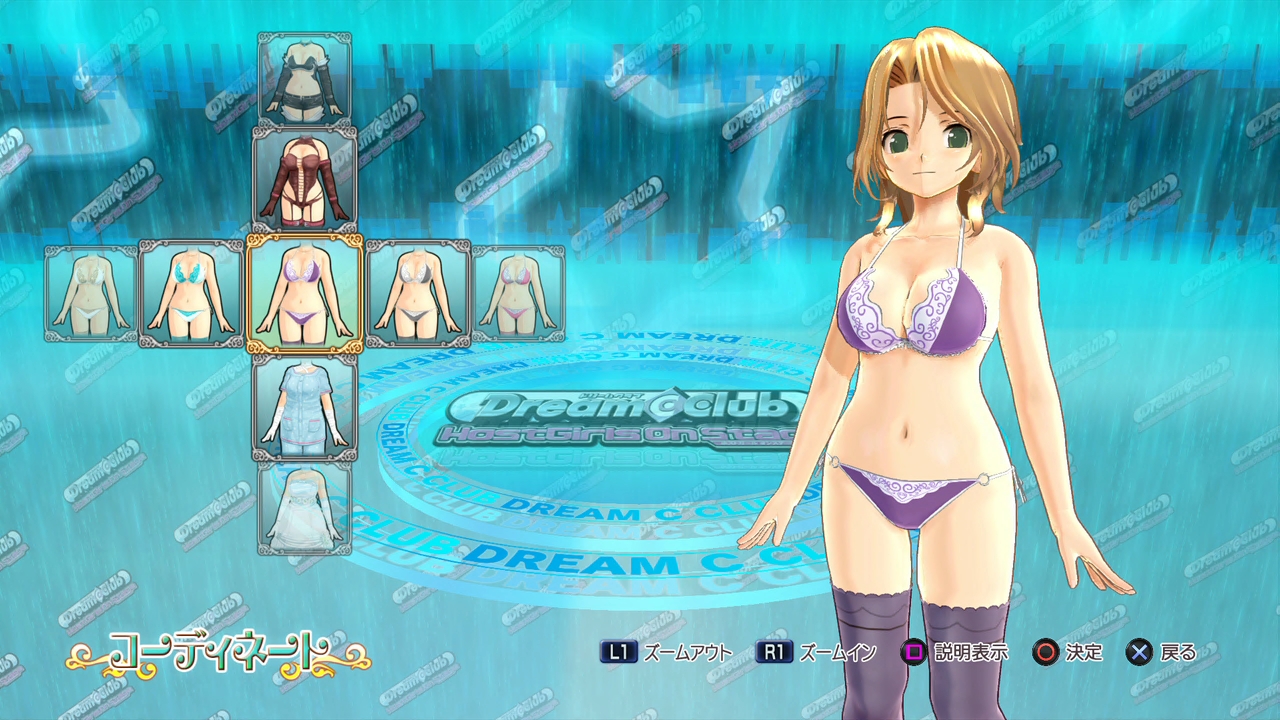Viewport: 1280px width, 720px height.
Task: Select the white dress outfit thumbnail
Action: click(305, 508)
